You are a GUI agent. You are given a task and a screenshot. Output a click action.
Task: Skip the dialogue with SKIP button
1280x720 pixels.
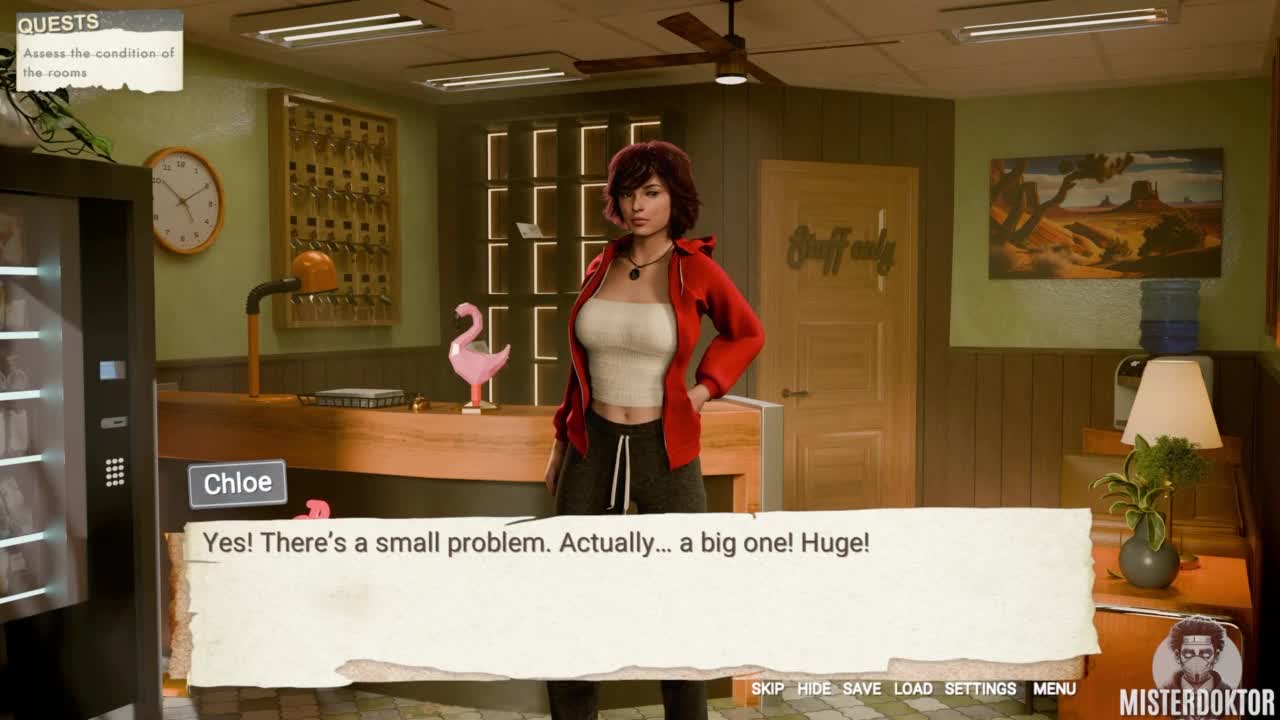click(767, 689)
